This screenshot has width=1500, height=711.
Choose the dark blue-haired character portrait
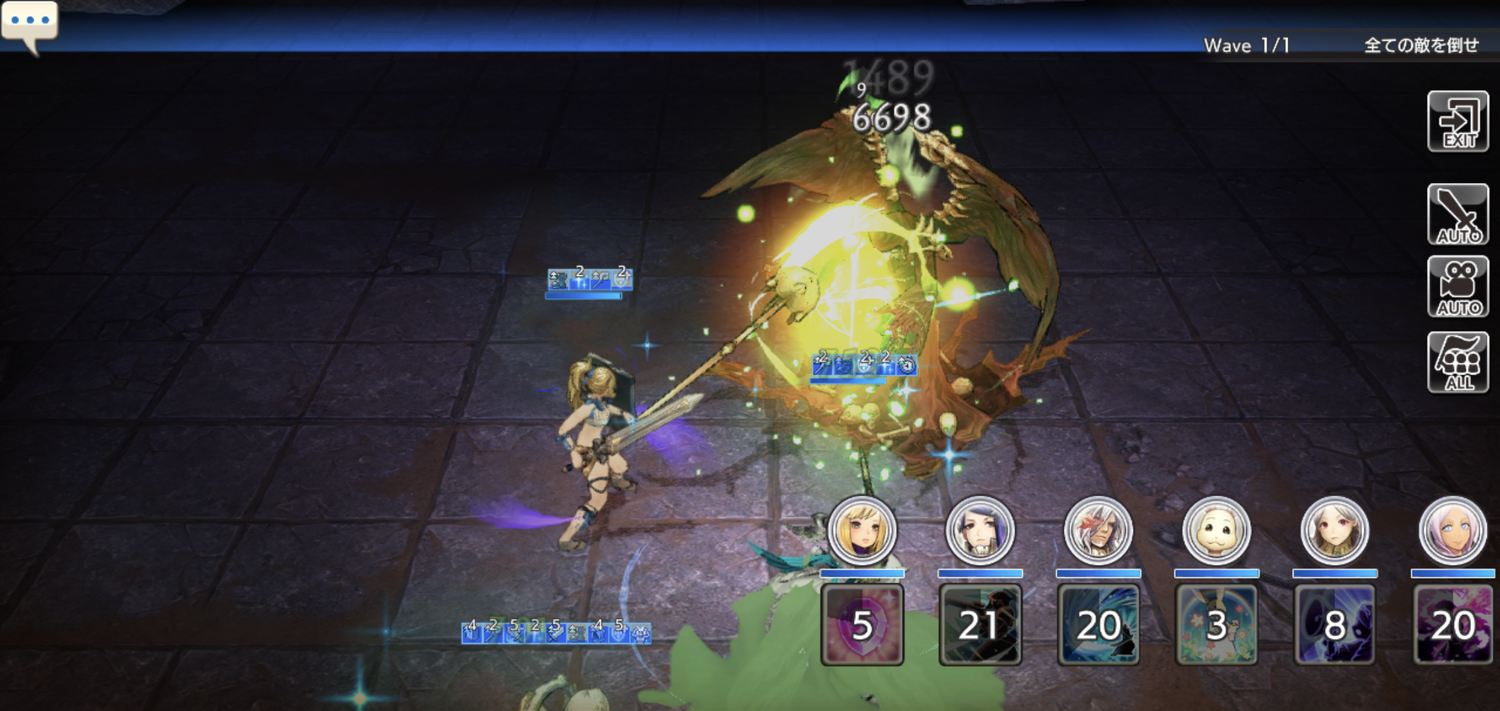[980, 529]
